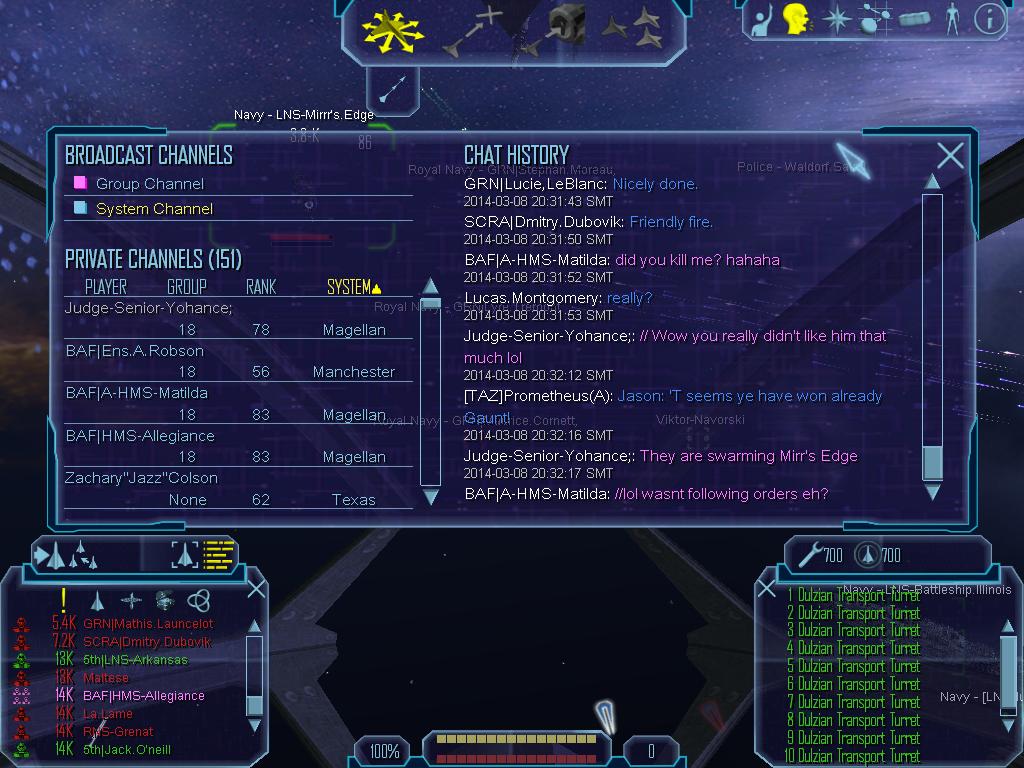The image size is (1024, 768).
Task: Select the formation of three ships icon
Action: [x=632, y=27]
